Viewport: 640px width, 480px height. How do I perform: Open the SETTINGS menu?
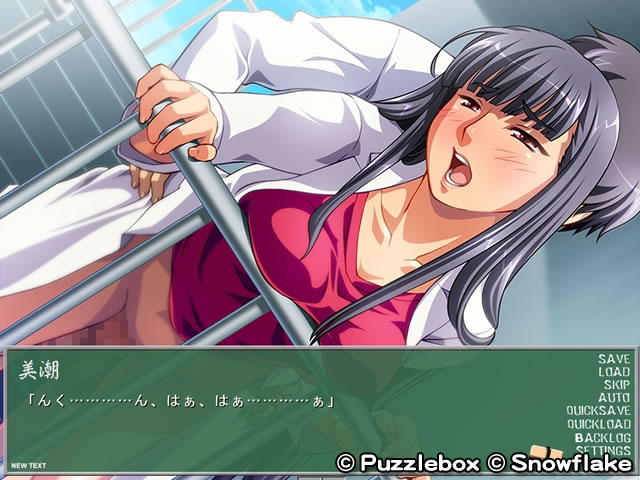coord(601,450)
